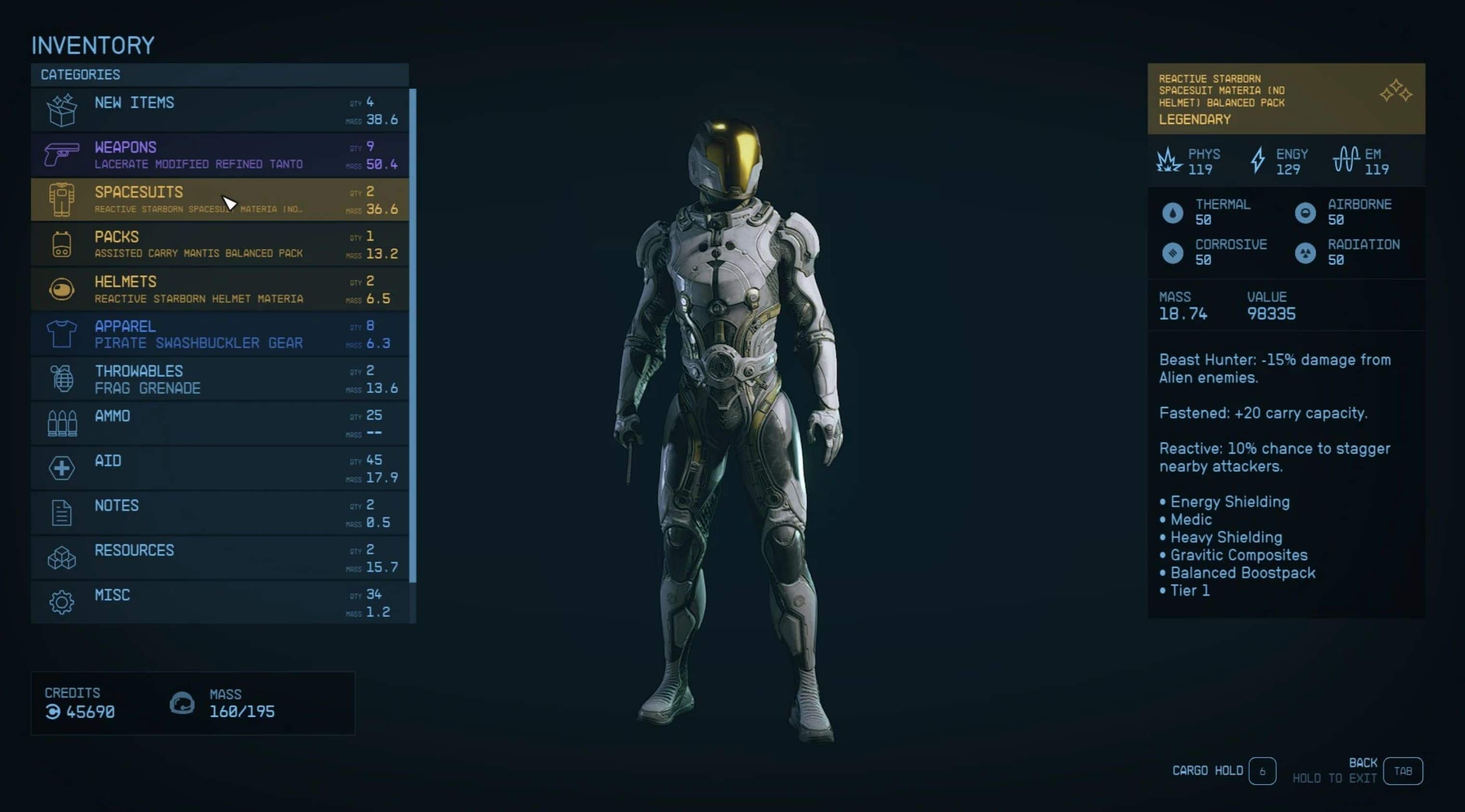Open the Throwables category
Screen dimensions: 1465x812
[x=220, y=379]
